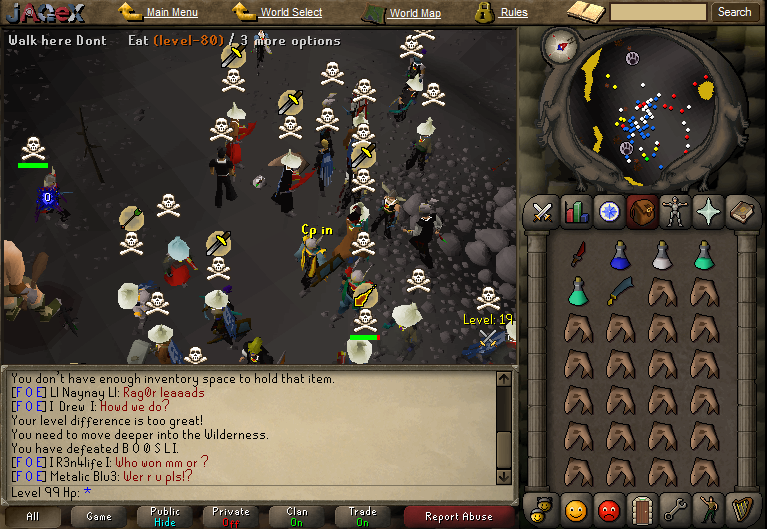Select the red dagger in inventory
Viewport: 767px width, 529px height.
click(578, 255)
